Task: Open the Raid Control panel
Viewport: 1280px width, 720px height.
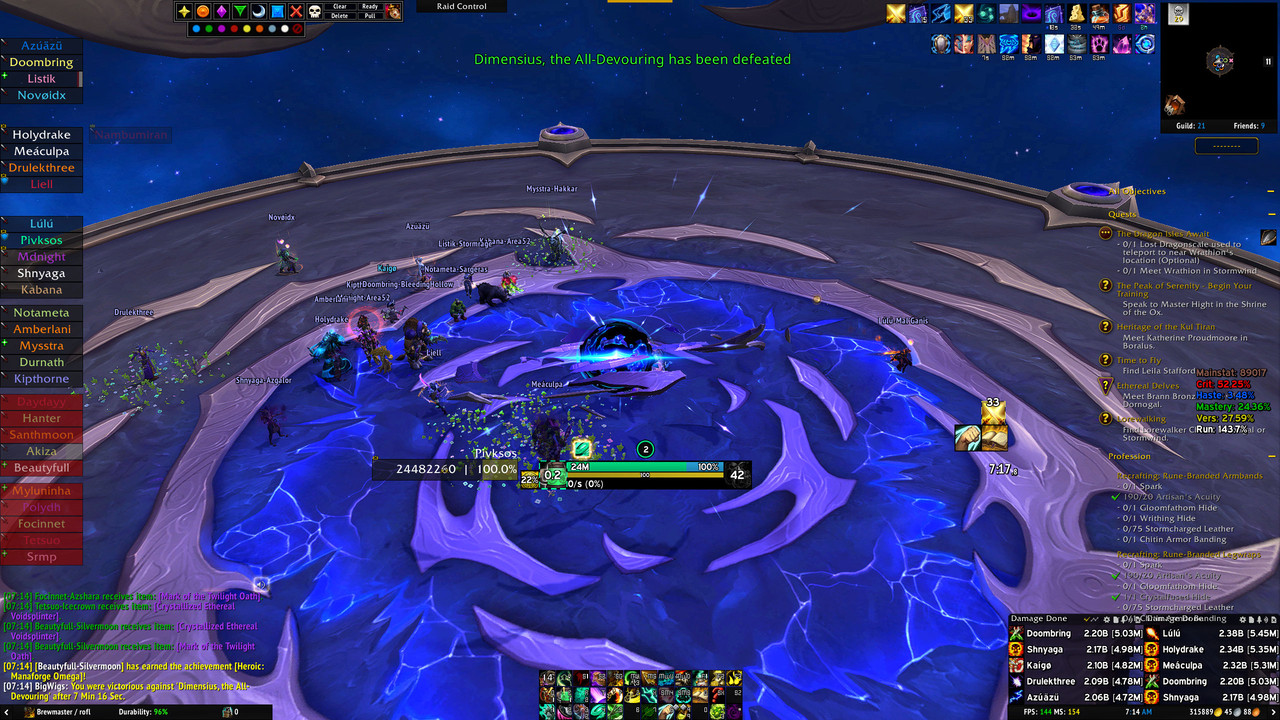Action: (462, 7)
